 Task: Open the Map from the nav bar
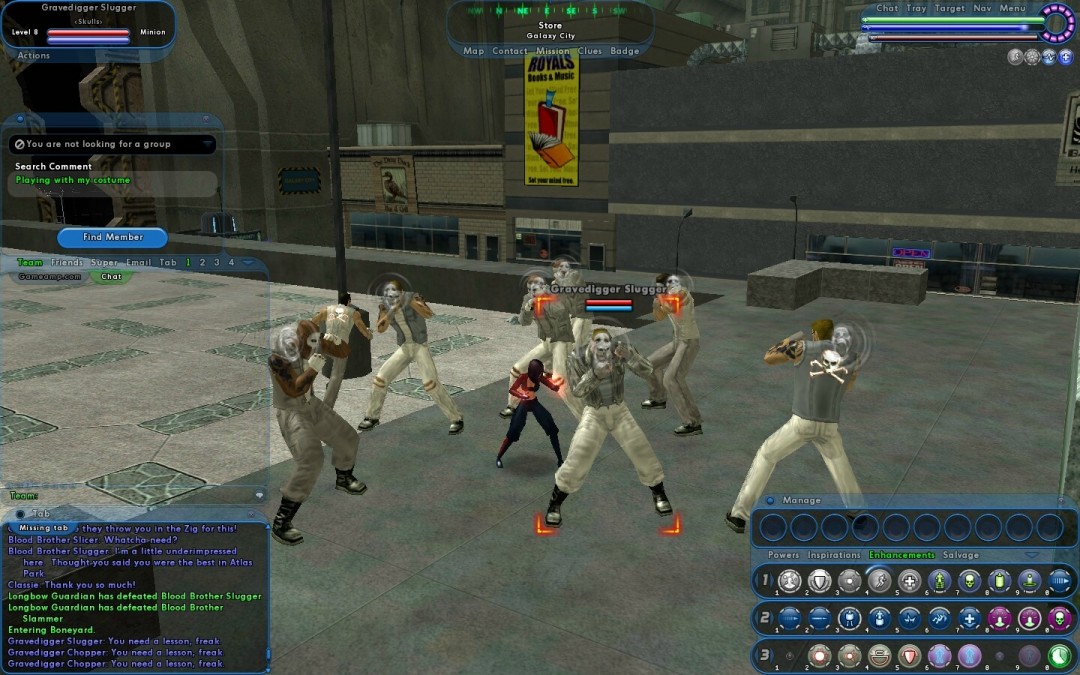(x=473, y=51)
